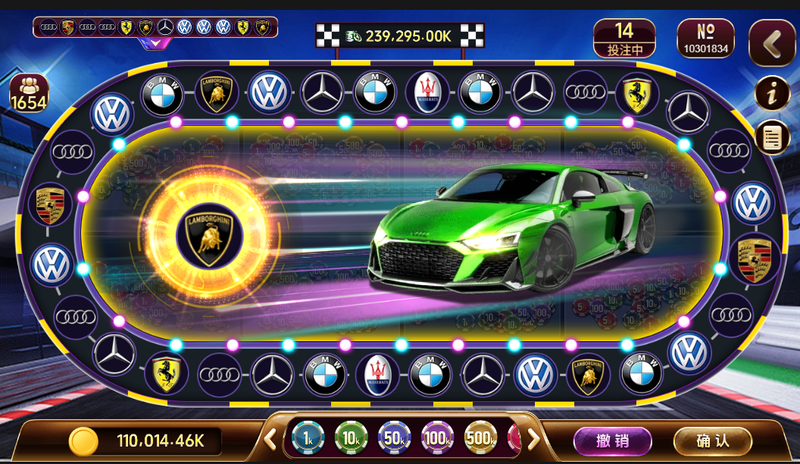Screen dimensions: 800x464
Task: Select the Maserati tile on the bottom track
Action: click(x=377, y=373)
